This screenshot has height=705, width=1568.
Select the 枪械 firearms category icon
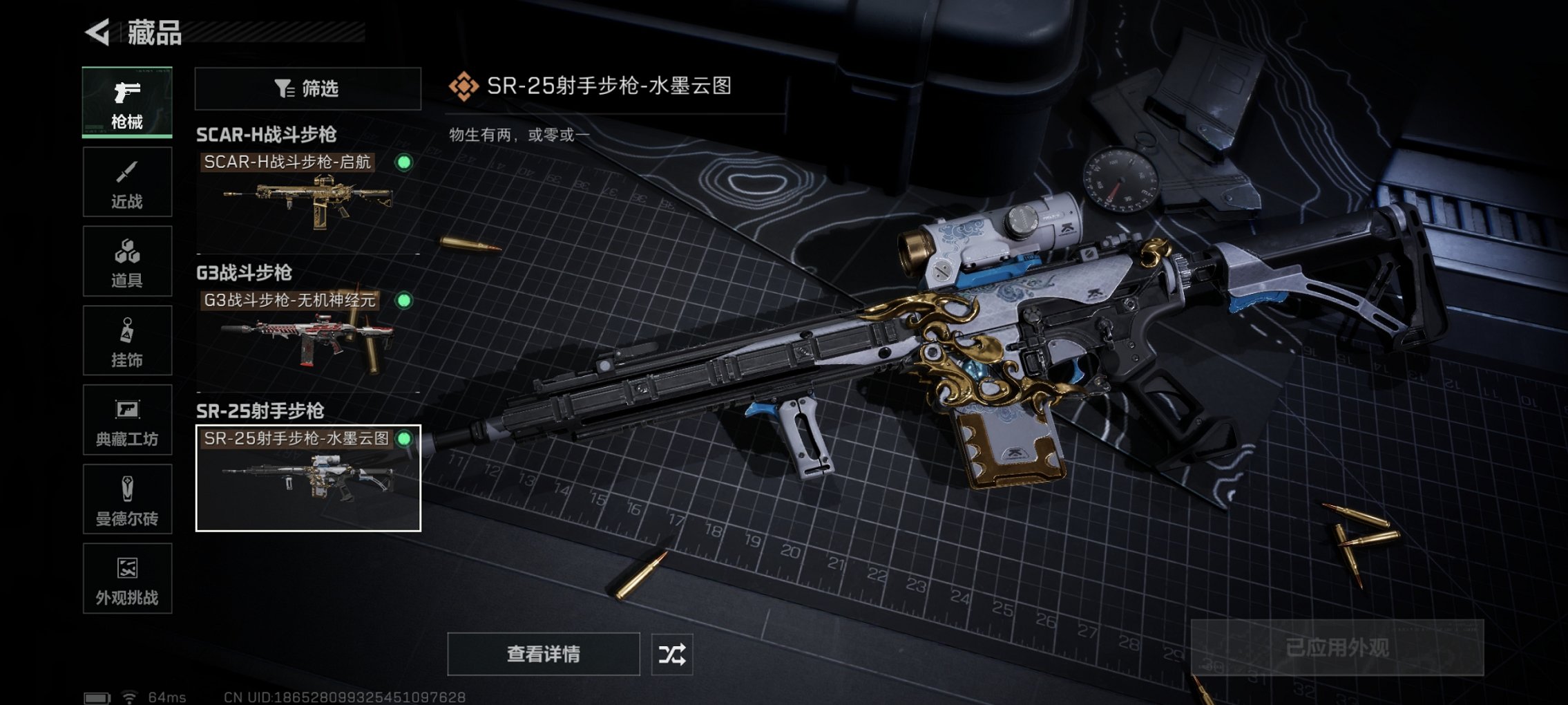pyautogui.click(x=127, y=102)
